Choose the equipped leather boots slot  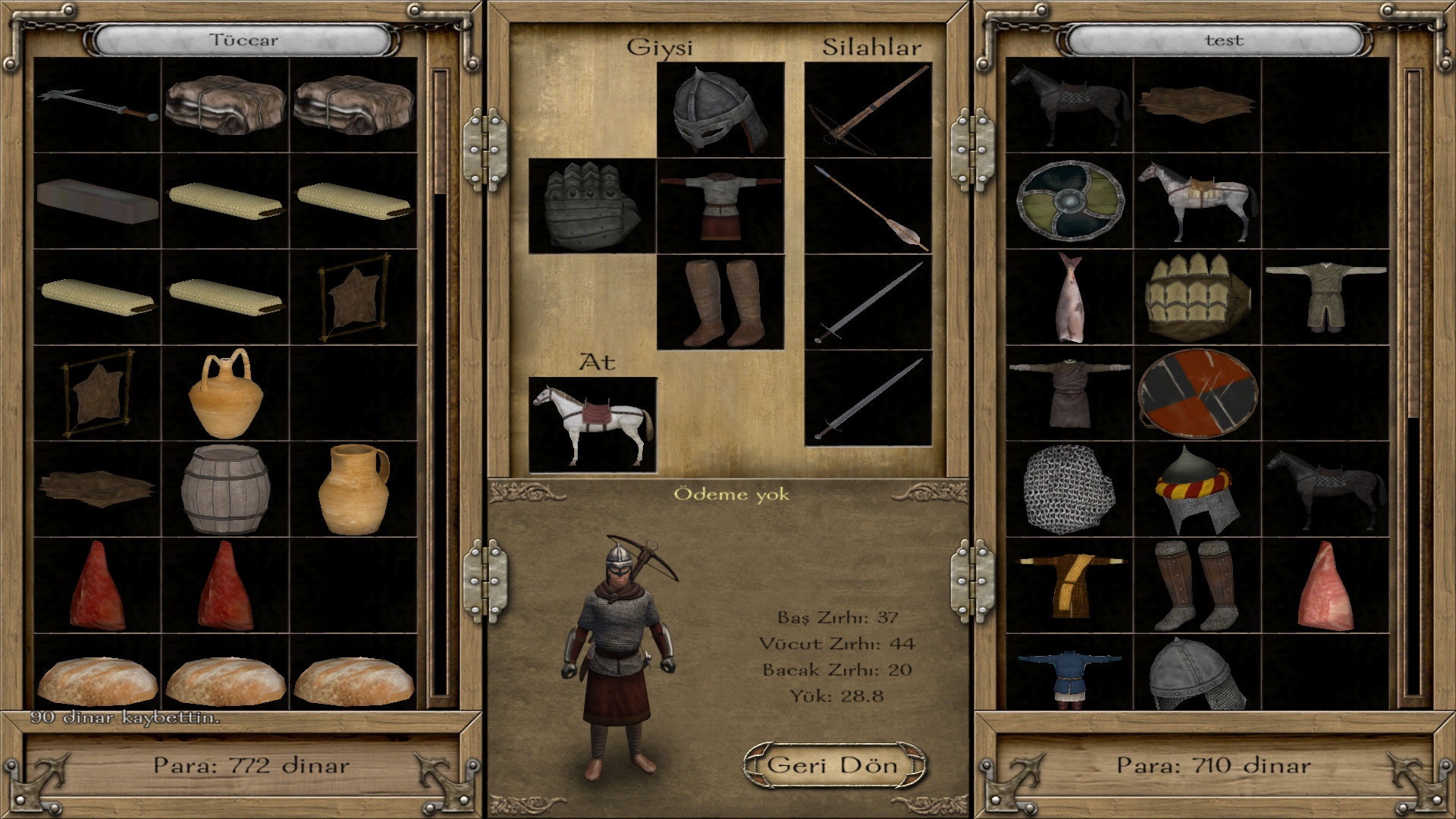point(720,302)
